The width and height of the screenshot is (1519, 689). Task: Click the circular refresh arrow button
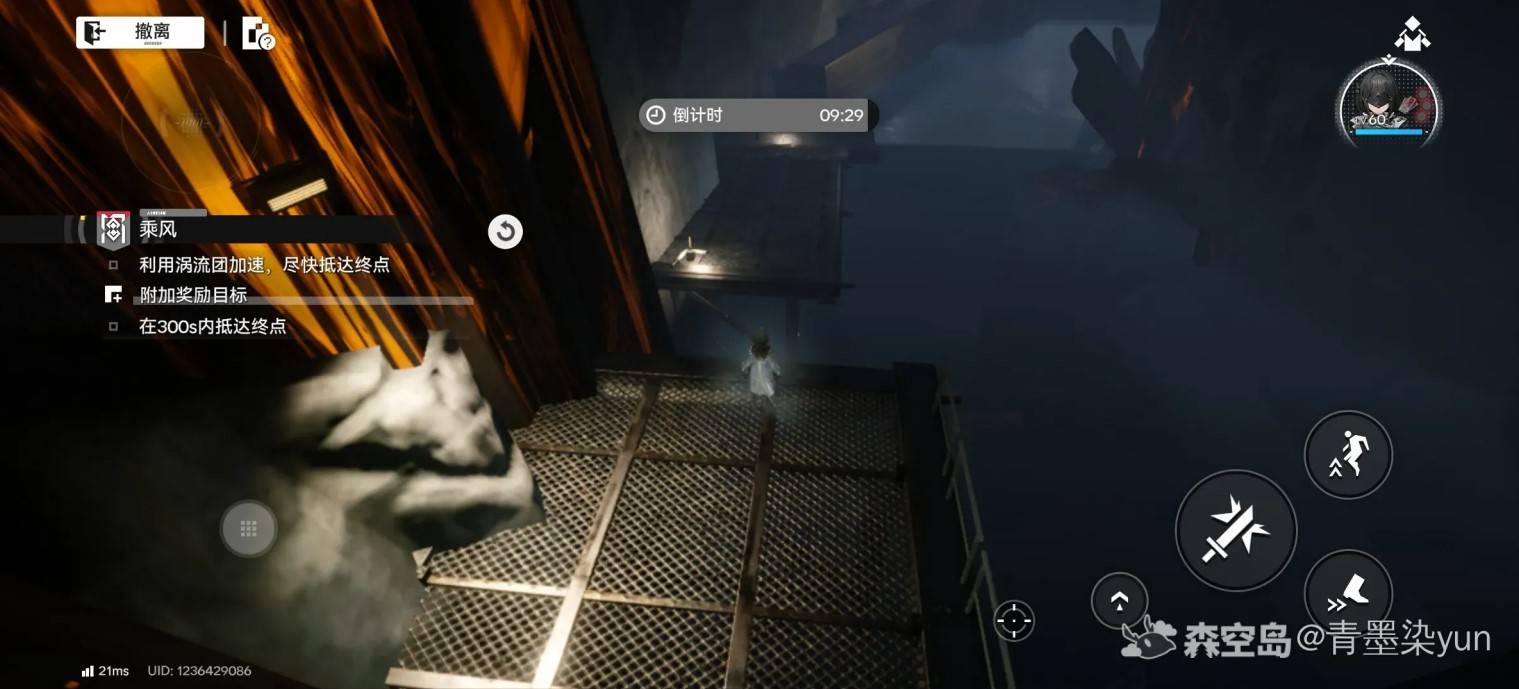click(505, 232)
